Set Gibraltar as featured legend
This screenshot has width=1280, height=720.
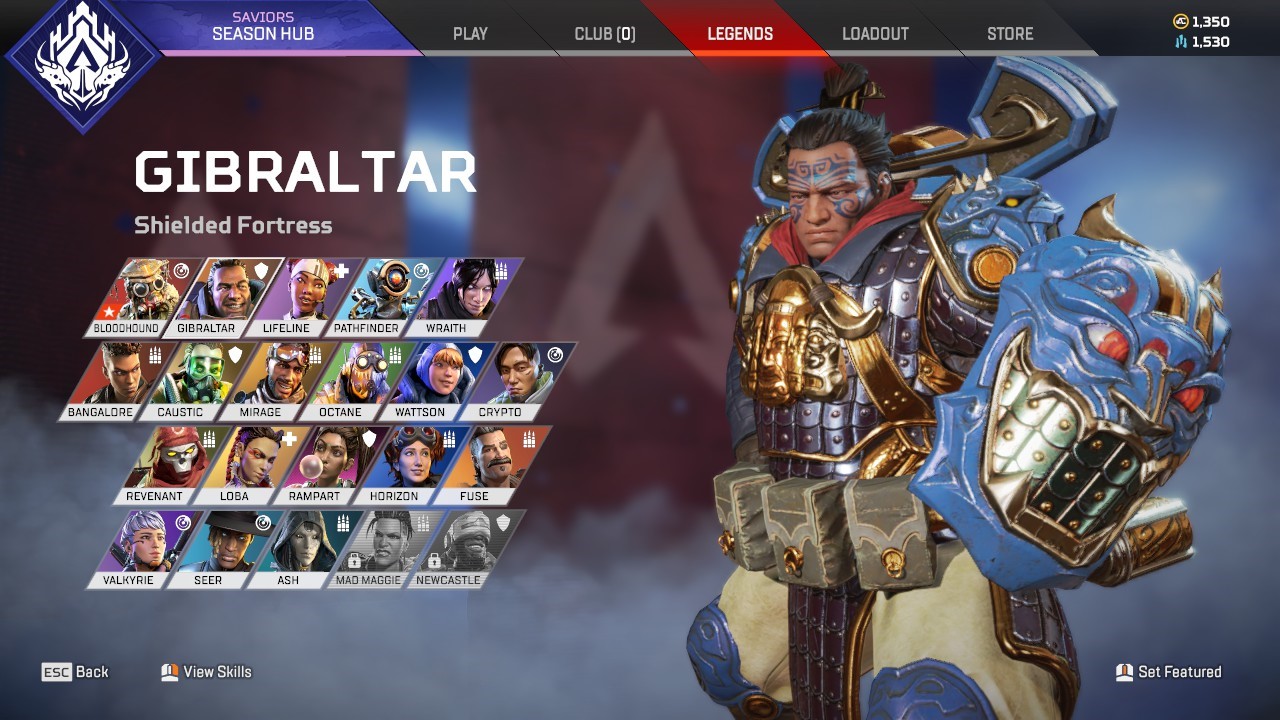pyautogui.click(x=1169, y=672)
